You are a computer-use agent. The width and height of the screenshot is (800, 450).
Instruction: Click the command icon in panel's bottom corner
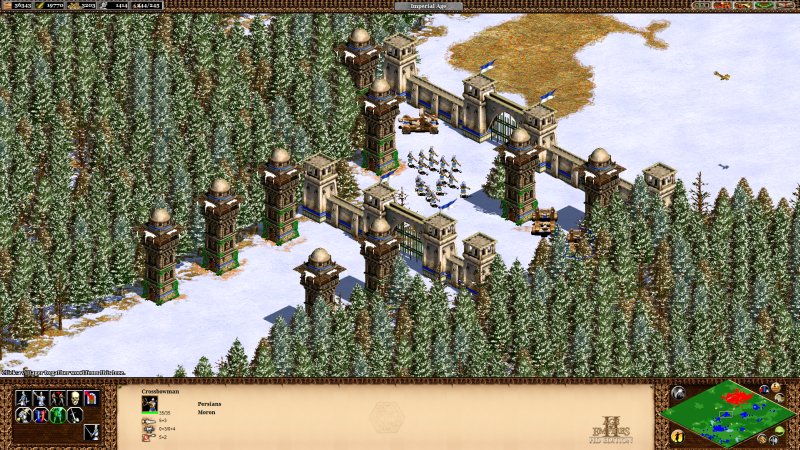click(x=92, y=432)
